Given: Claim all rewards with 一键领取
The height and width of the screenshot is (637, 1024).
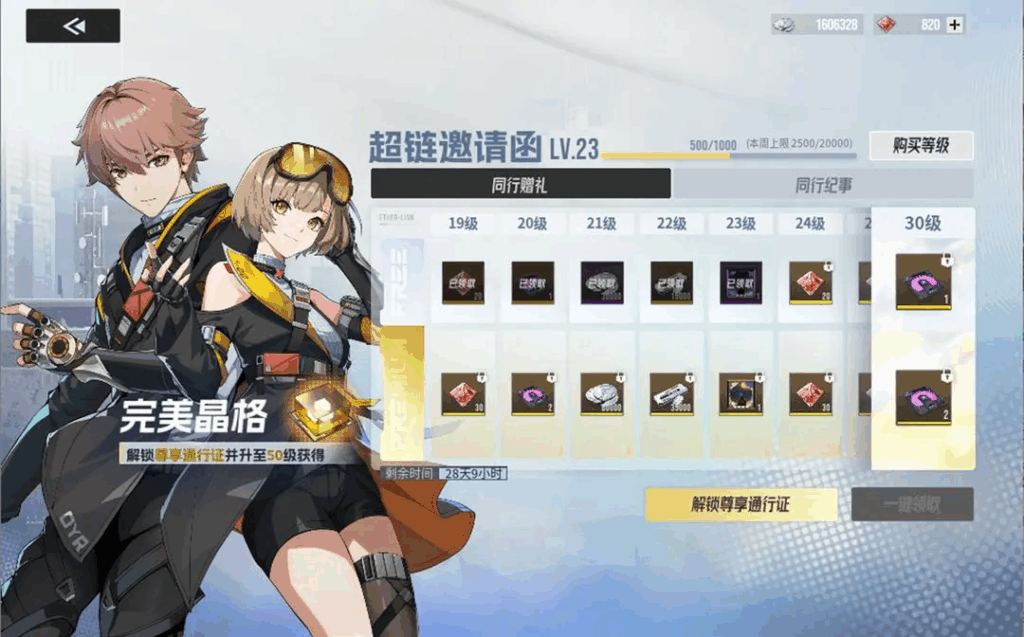Looking at the screenshot, I should coord(912,505).
